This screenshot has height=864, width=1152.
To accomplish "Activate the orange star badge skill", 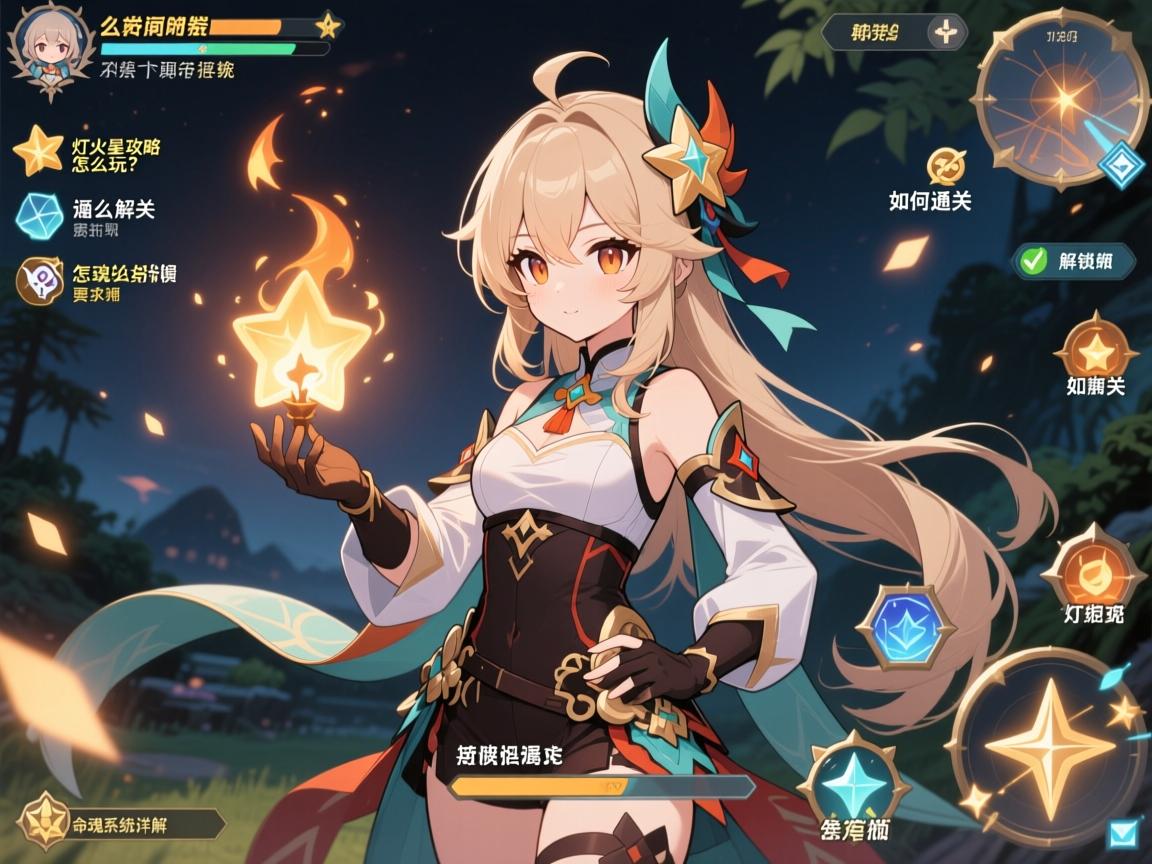I will (x=1097, y=349).
